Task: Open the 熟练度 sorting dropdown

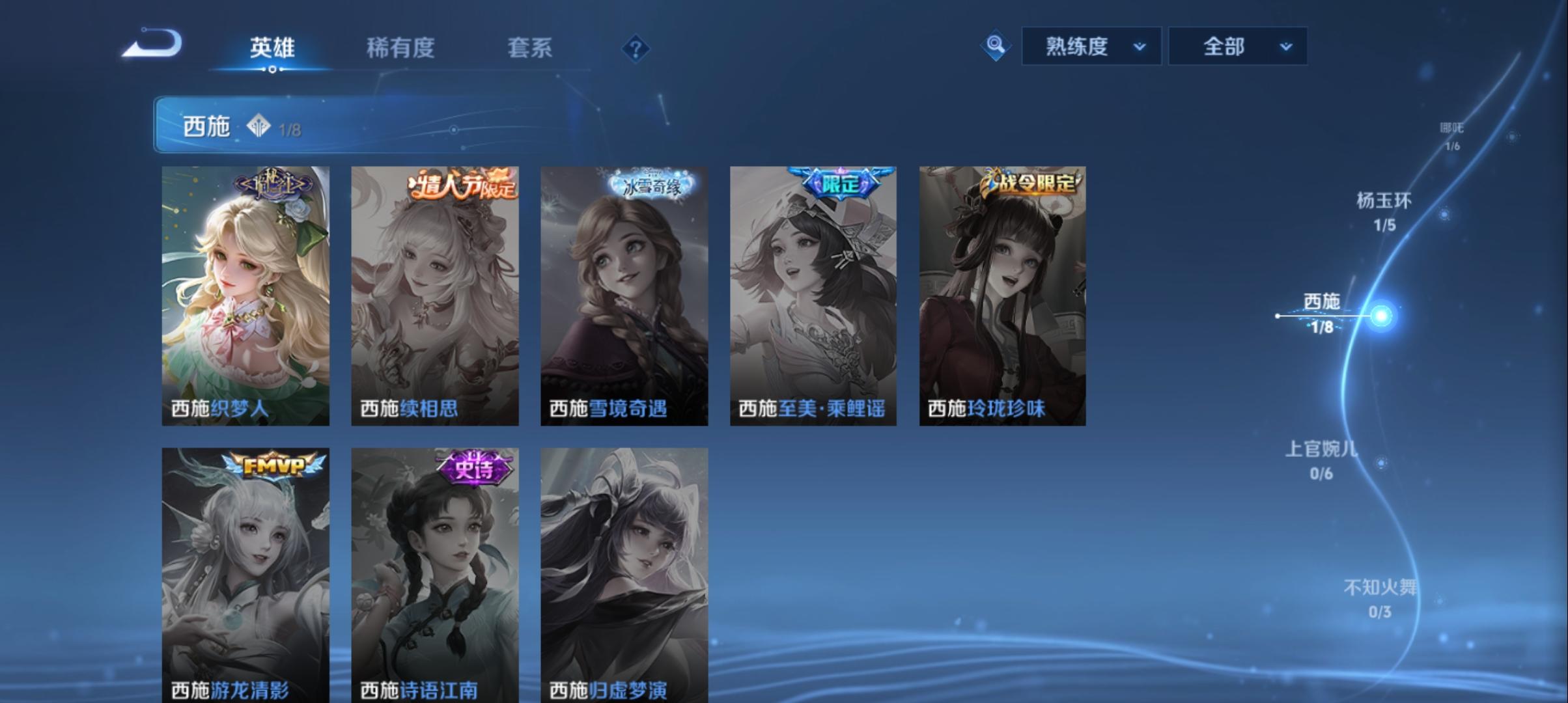Action: (x=1089, y=46)
